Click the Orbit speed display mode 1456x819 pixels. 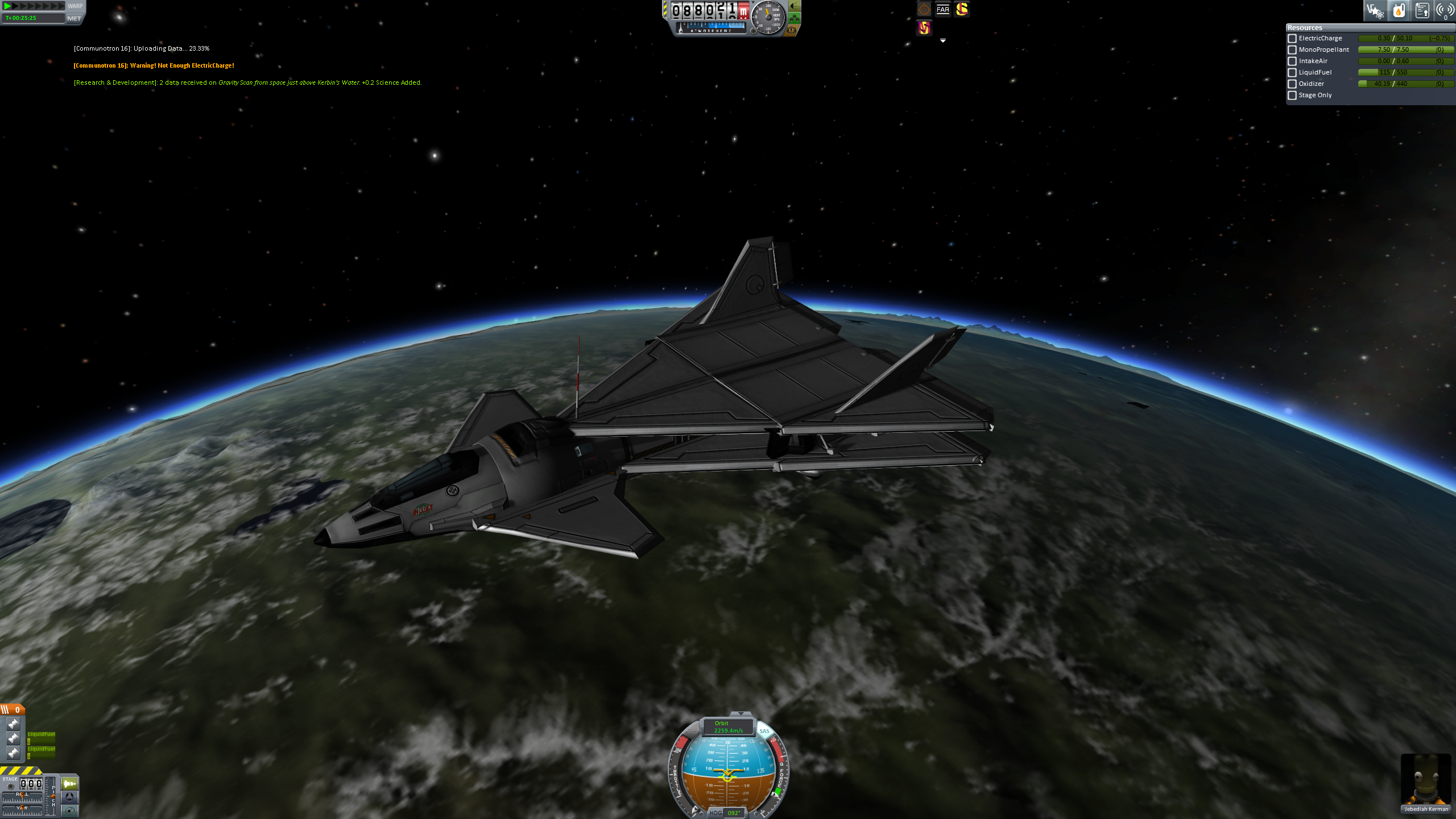[728, 727]
